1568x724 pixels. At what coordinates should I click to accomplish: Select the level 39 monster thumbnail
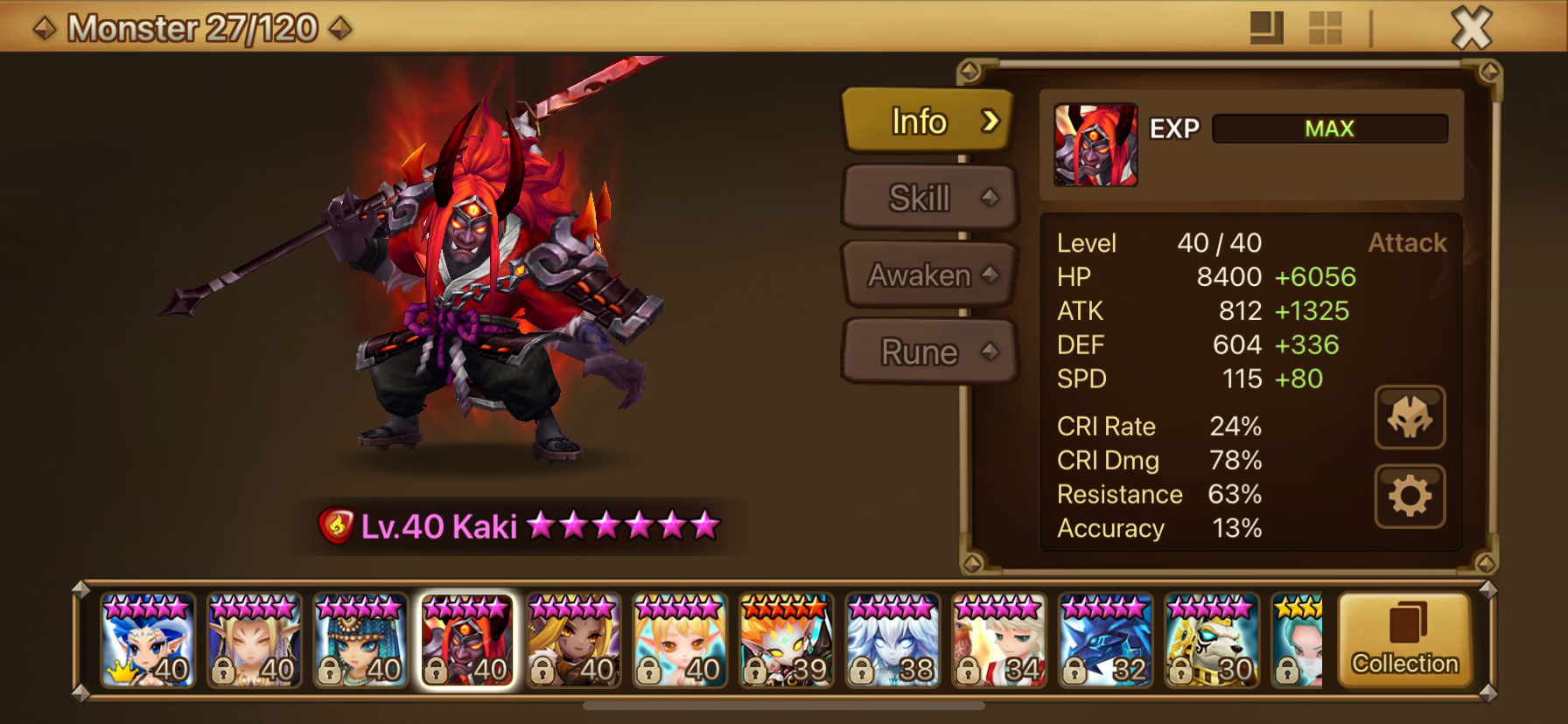click(787, 641)
